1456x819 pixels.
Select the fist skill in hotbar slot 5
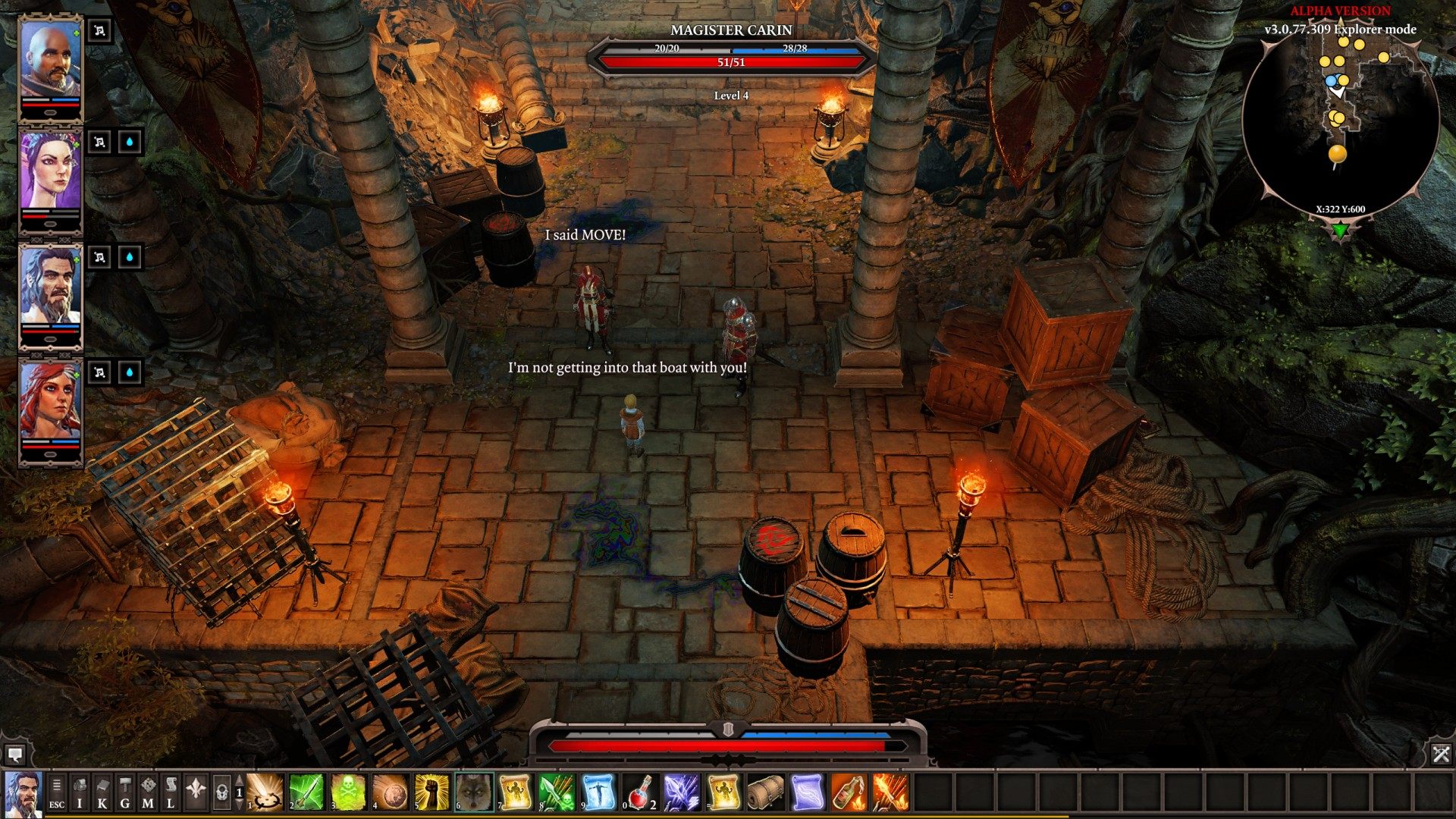pyautogui.click(x=432, y=792)
